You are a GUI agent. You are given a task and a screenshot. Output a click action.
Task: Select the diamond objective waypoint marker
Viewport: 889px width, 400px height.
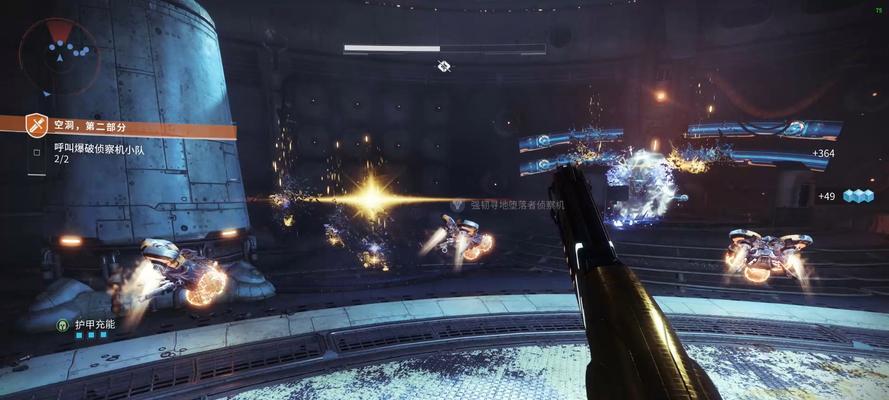(444, 66)
